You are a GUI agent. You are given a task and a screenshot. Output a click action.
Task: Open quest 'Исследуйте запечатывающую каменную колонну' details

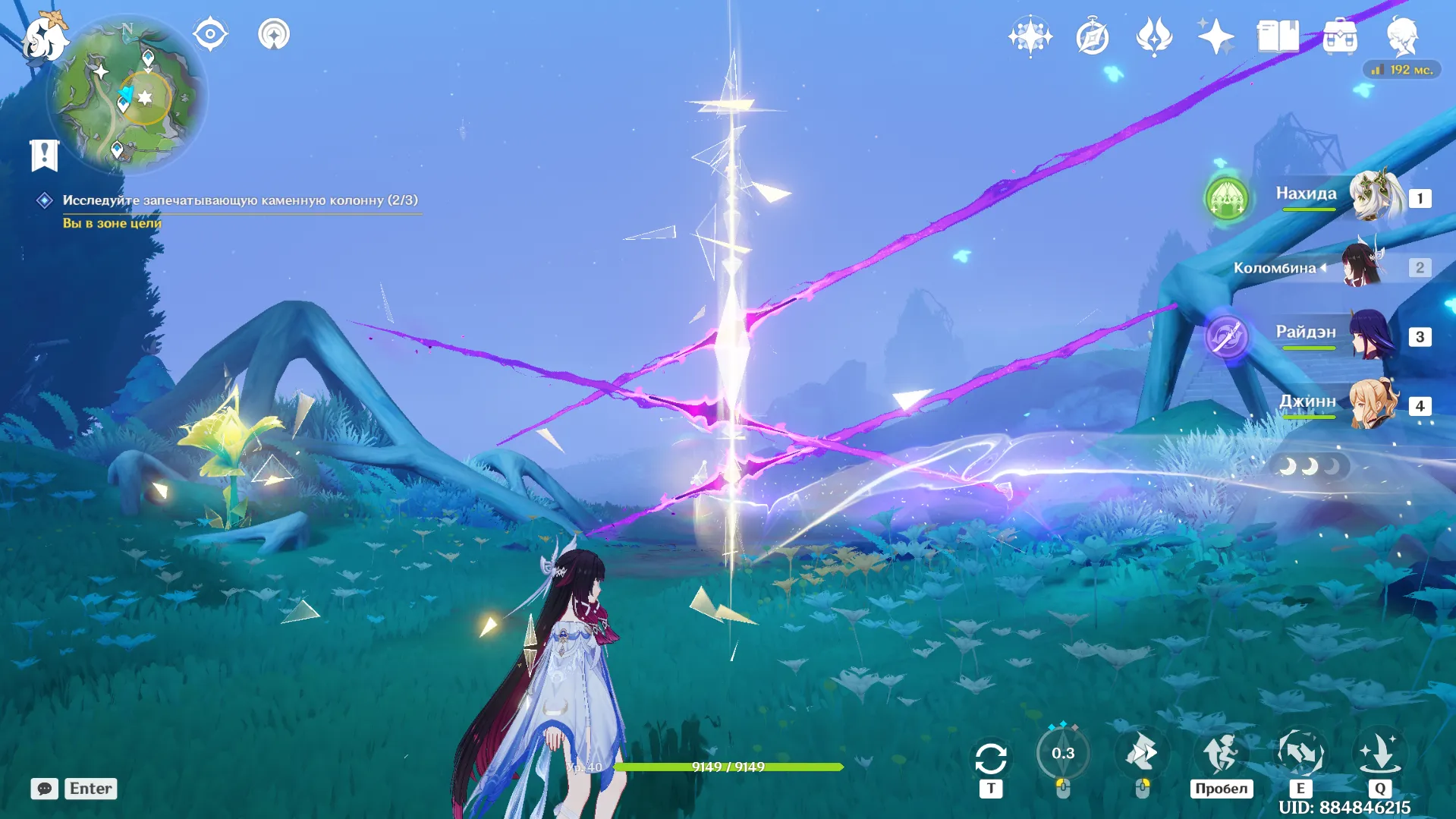point(240,200)
